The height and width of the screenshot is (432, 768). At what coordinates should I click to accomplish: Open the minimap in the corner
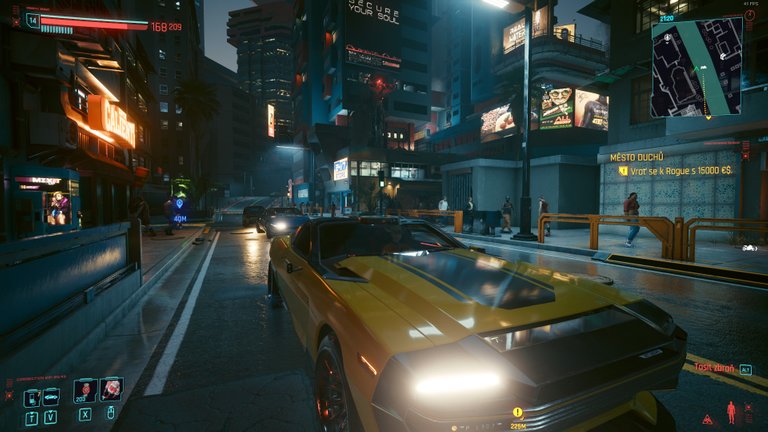point(696,66)
